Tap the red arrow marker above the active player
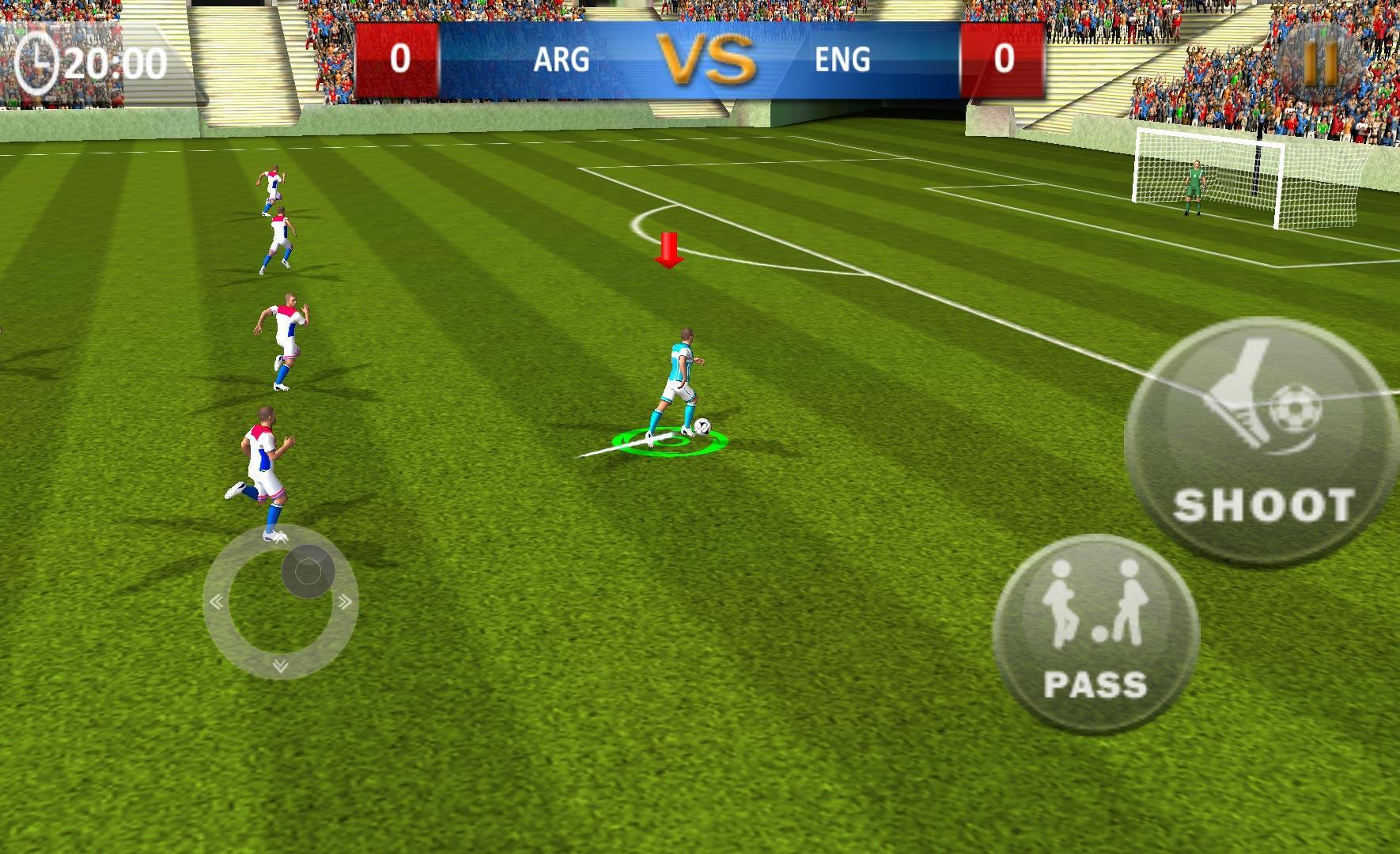Viewport: 1400px width, 854px height. [x=671, y=249]
